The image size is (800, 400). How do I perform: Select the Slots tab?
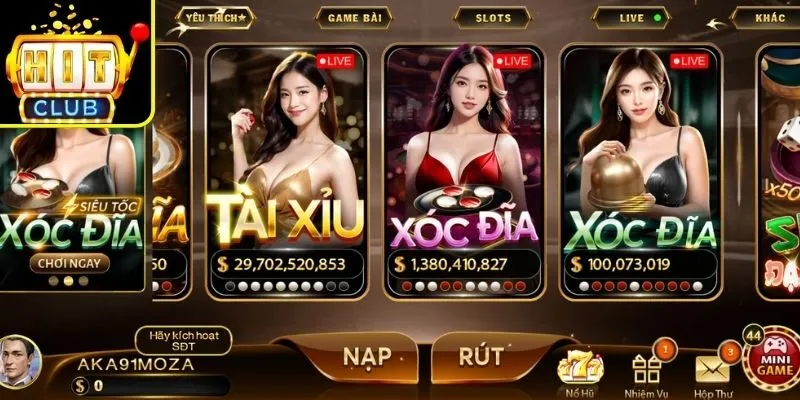coord(491,18)
